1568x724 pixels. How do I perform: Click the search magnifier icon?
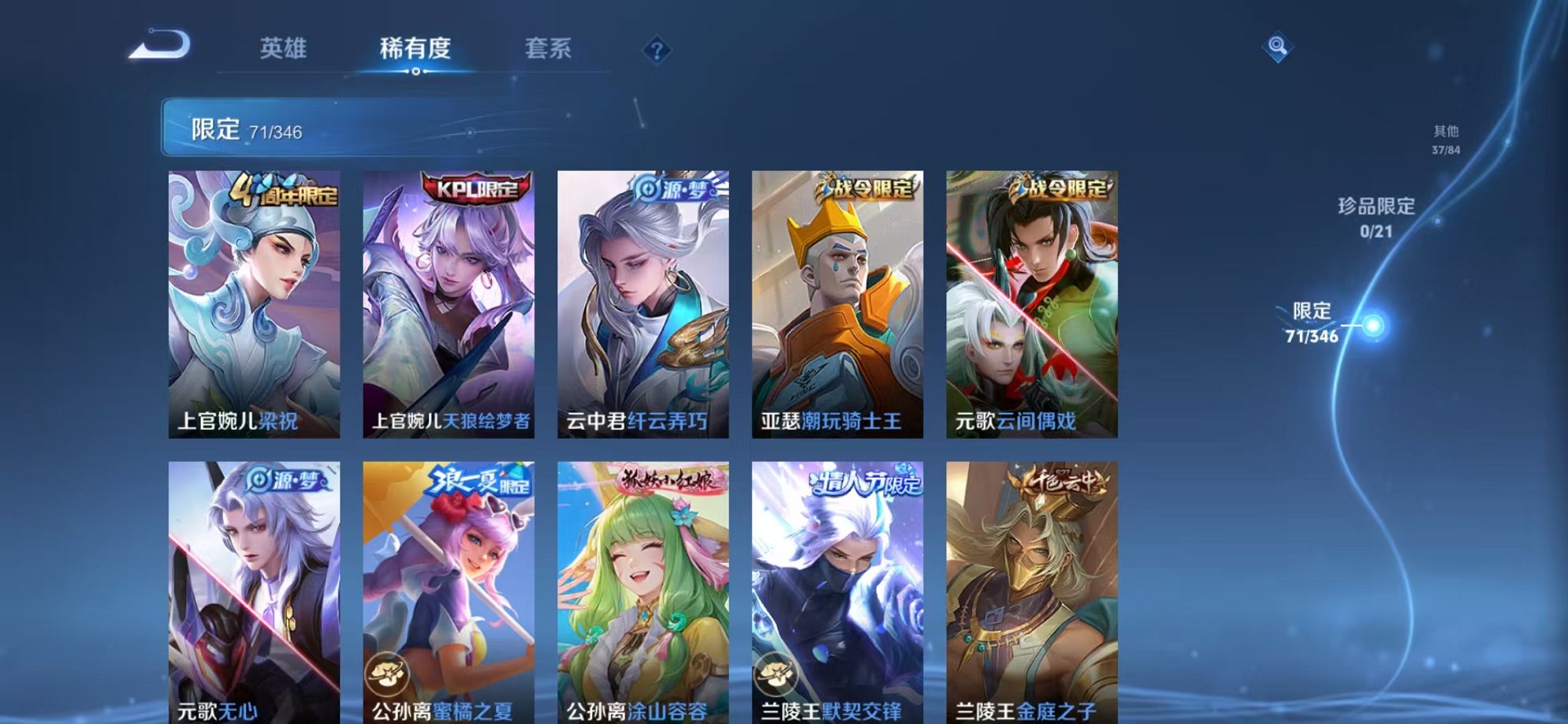pyautogui.click(x=1276, y=47)
